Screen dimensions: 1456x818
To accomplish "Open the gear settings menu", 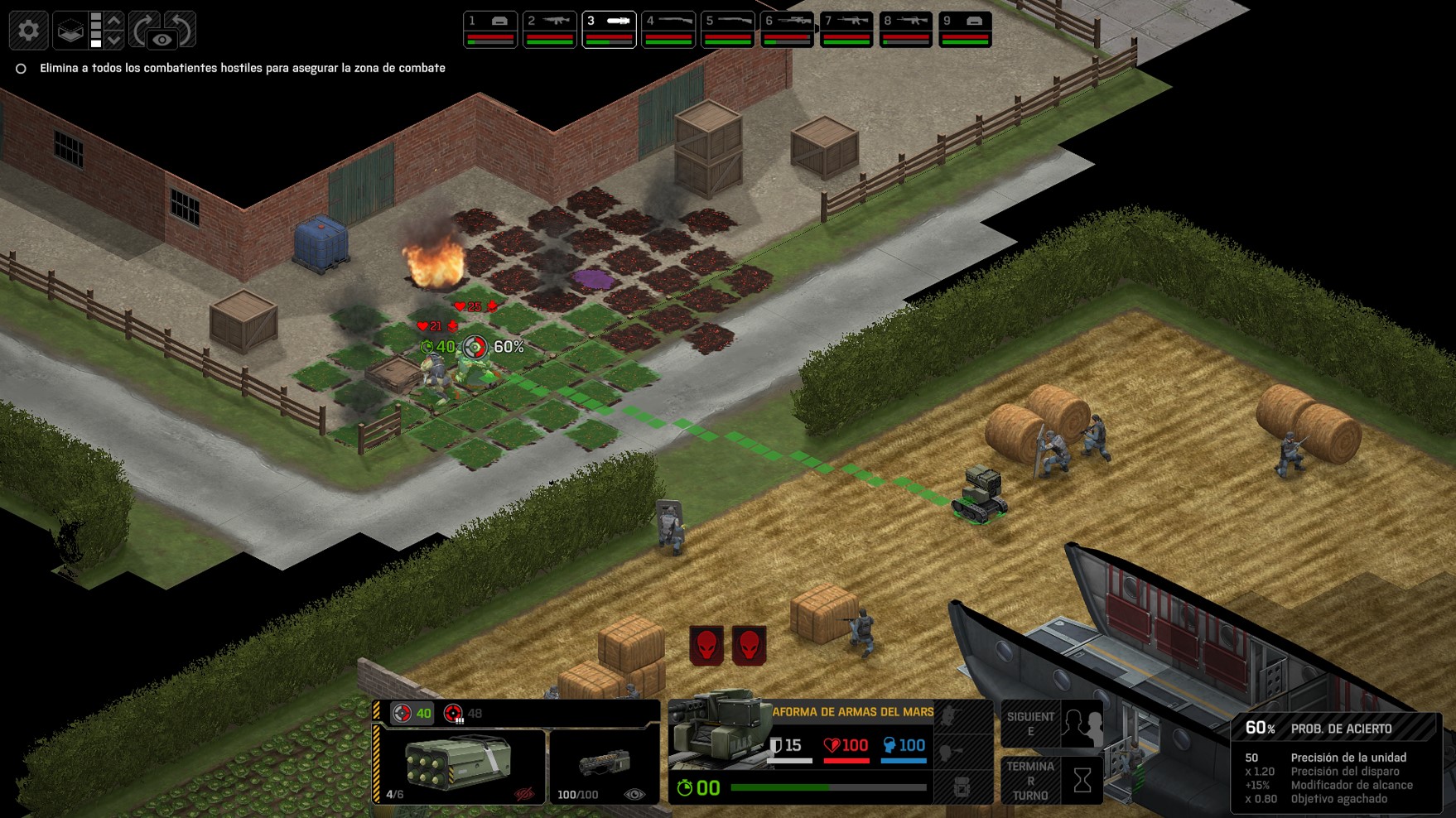I will pyautogui.click(x=28, y=31).
